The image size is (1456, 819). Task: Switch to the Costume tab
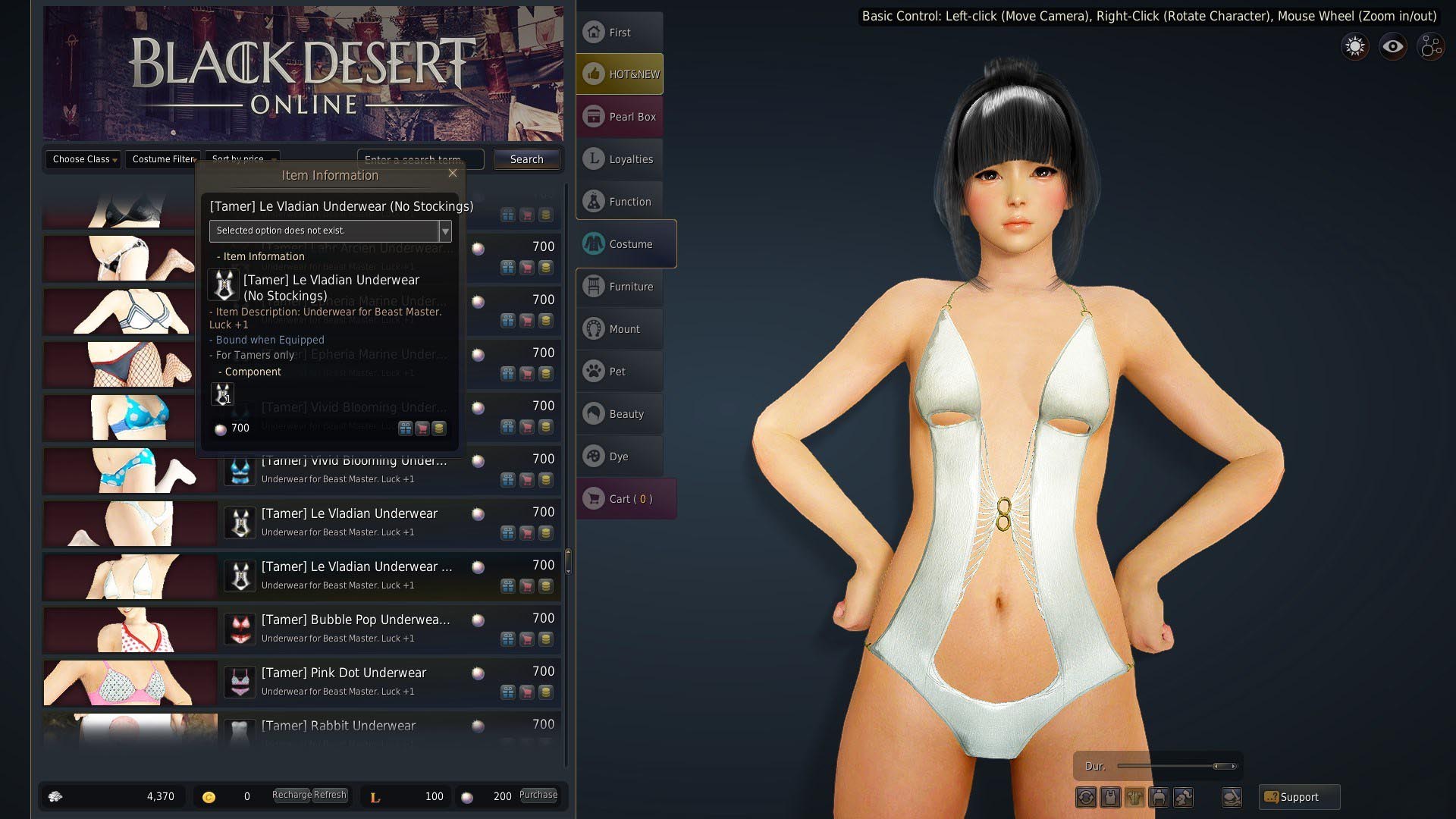pos(625,243)
